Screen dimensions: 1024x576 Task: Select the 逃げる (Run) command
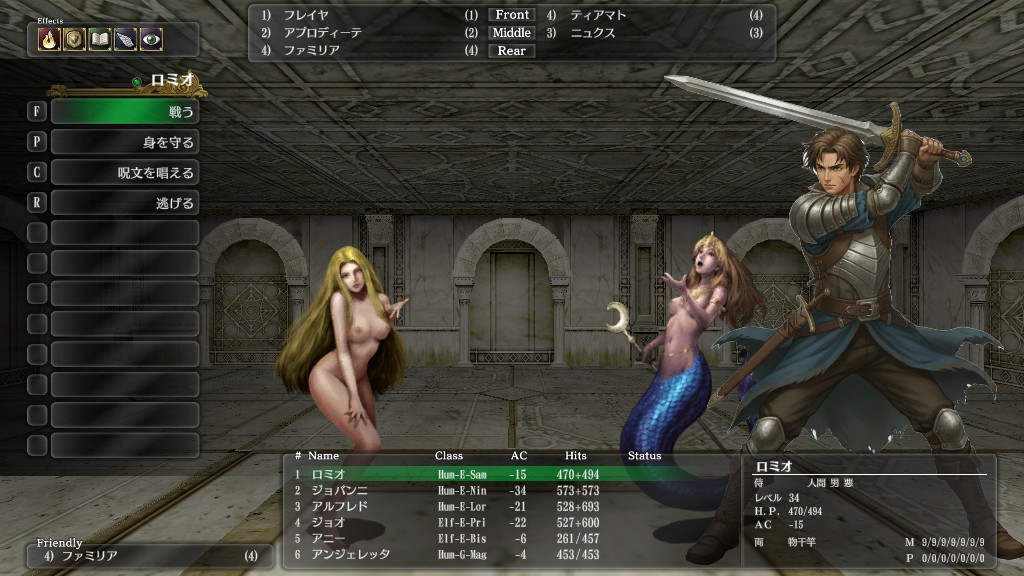coord(124,202)
